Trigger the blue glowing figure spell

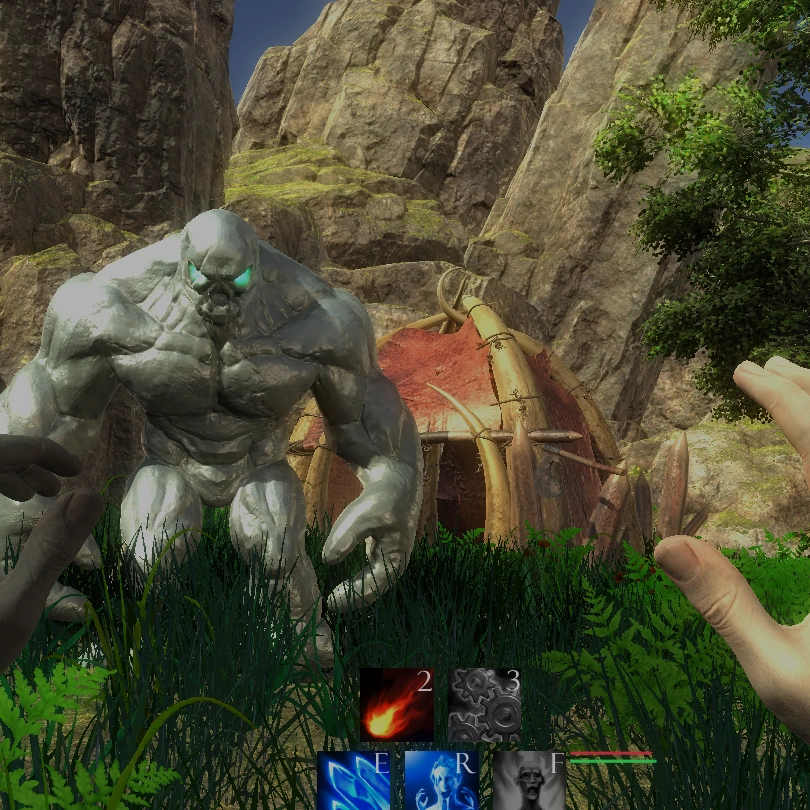tap(441, 780)
